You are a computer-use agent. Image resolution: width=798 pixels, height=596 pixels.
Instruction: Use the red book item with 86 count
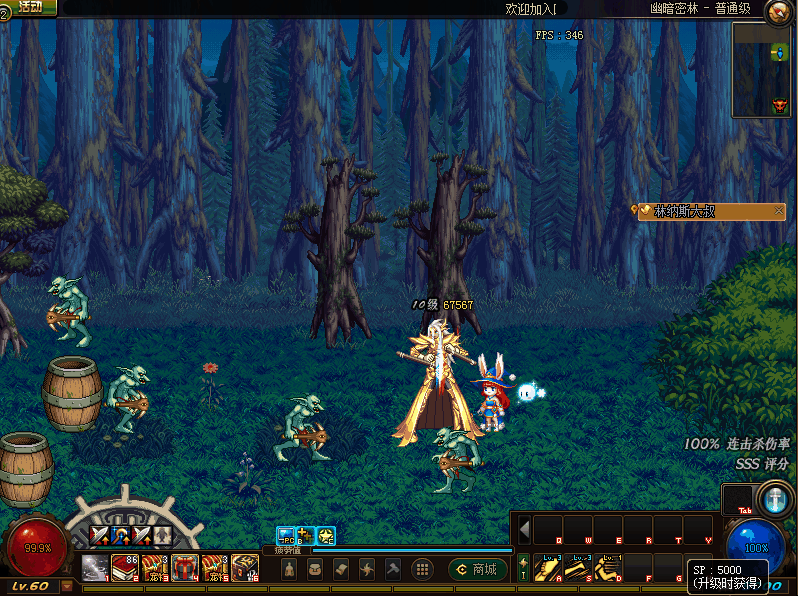(125, 568)
